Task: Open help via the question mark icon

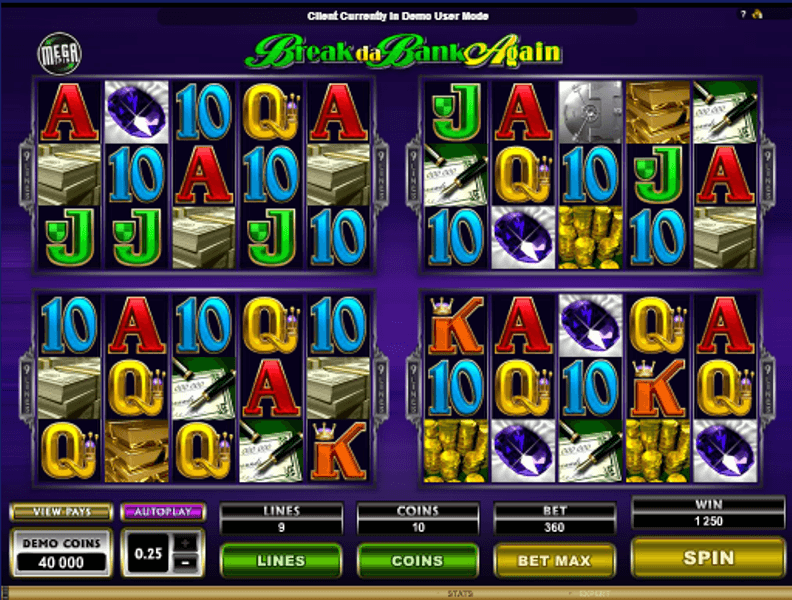Action: point(743,15)
